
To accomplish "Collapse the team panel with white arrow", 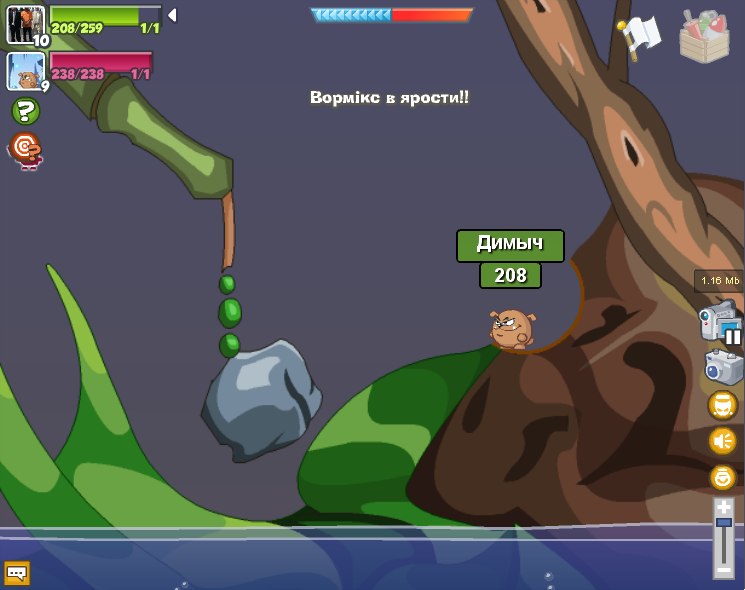I will click(x=172, y=15).
